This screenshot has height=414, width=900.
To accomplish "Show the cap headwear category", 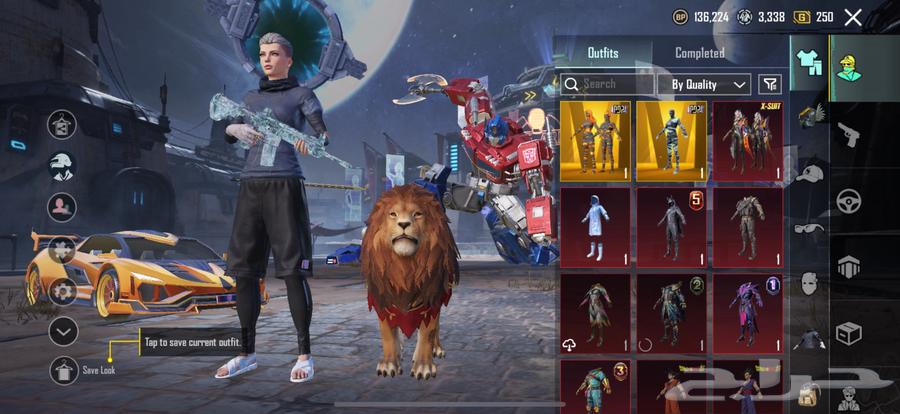I will [x=809, y=173].
